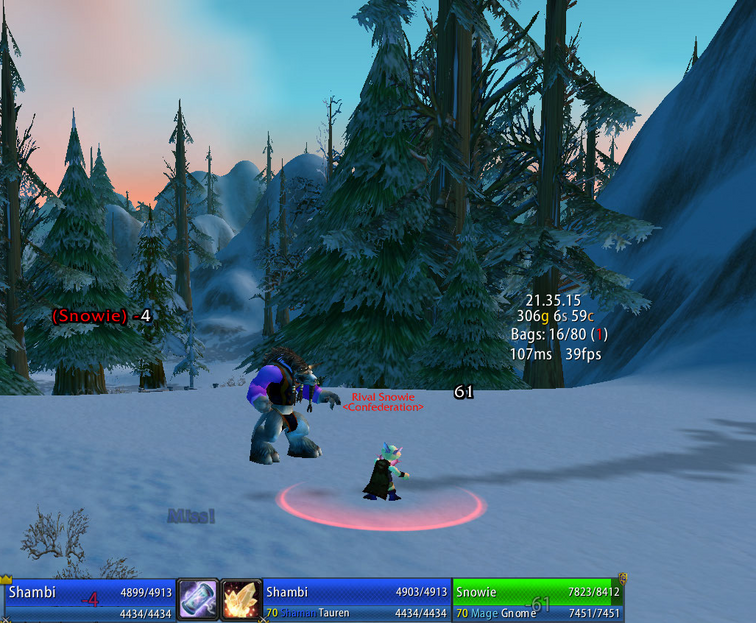Select the Shambi Tauren Shaman frame
756x623 pixels.
click(356, 600)
